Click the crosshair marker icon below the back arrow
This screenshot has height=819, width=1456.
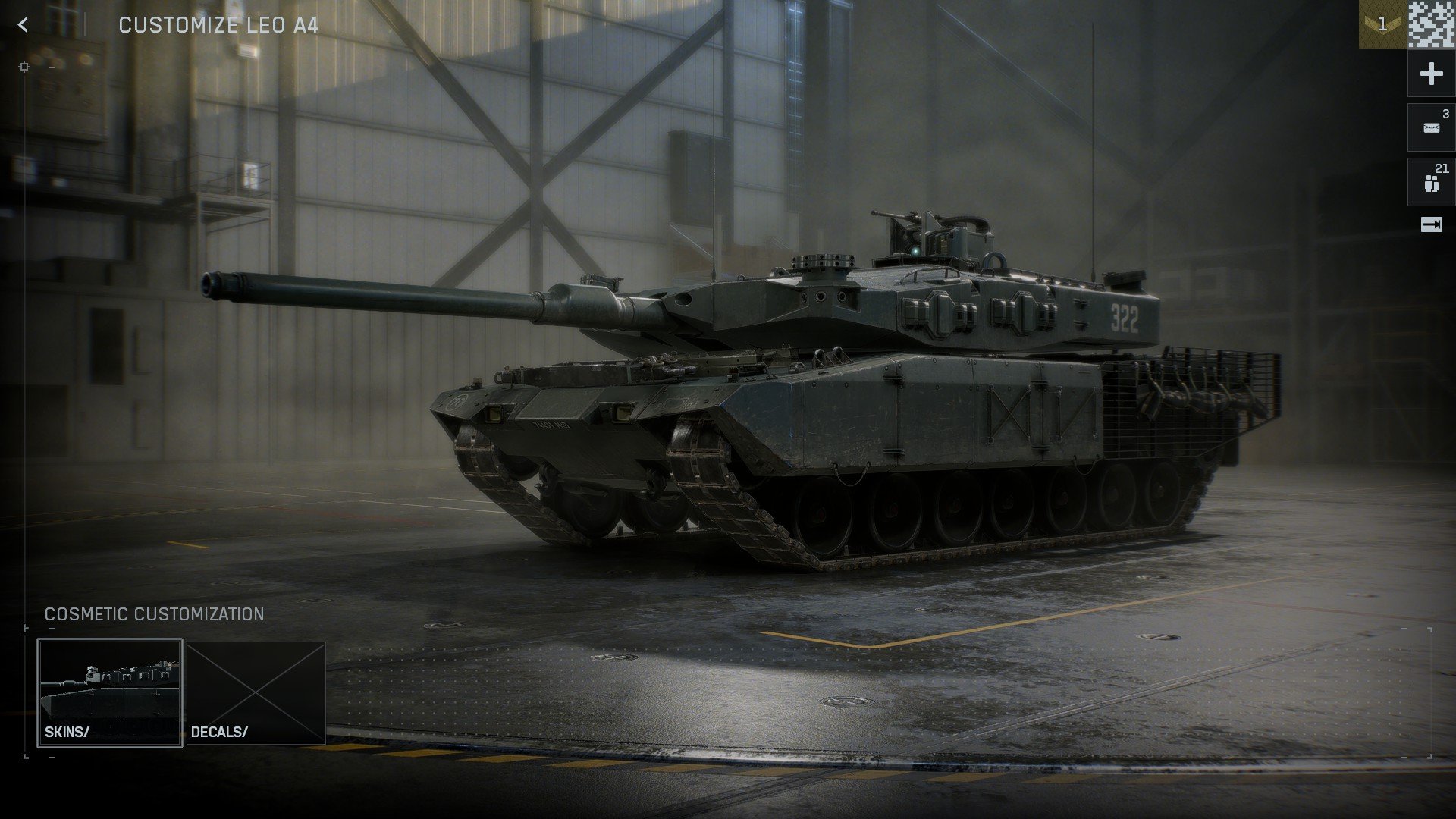tap(25, 67)
